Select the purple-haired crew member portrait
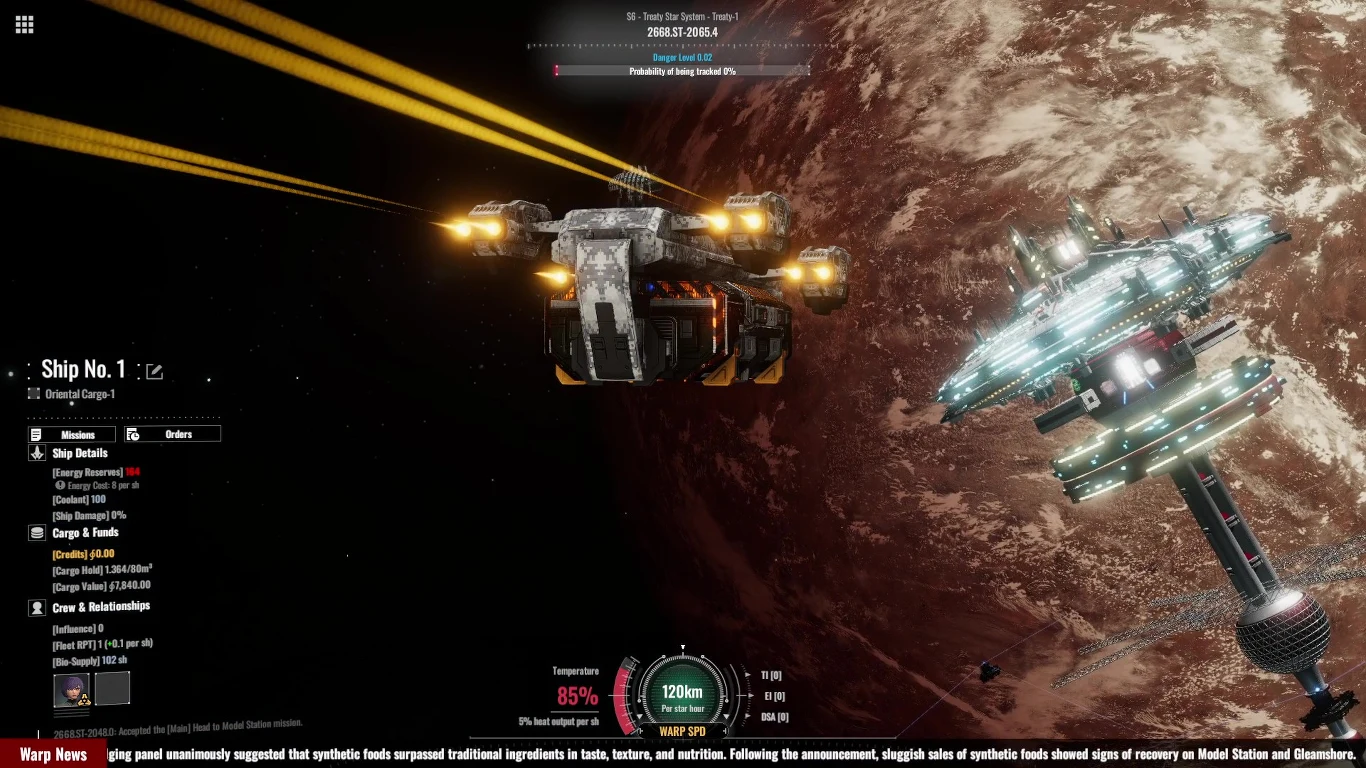1366x768 pixels. (71, 690)
